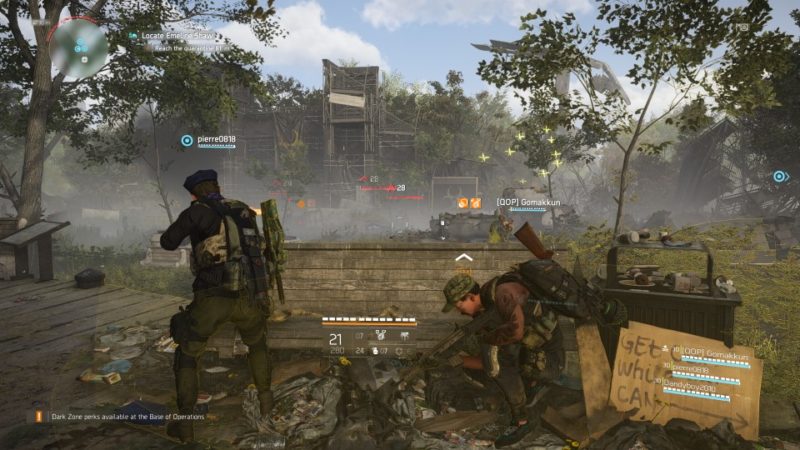800x450 pixels.
Task: Click pierre0818's teammate marker icon
Action: pyautogui.click(x=186, y=141)
